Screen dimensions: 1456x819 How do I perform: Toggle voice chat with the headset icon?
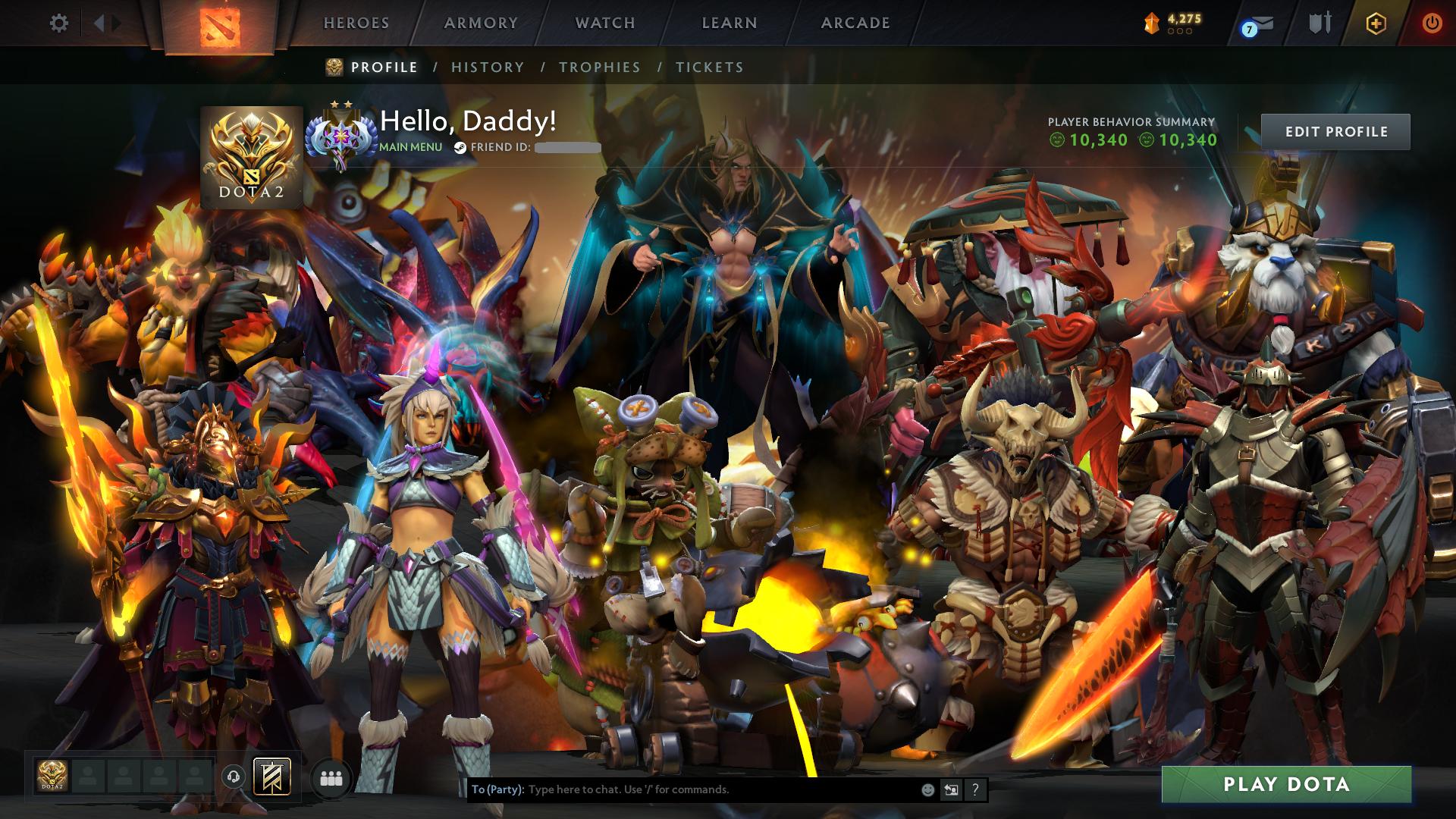232,777
